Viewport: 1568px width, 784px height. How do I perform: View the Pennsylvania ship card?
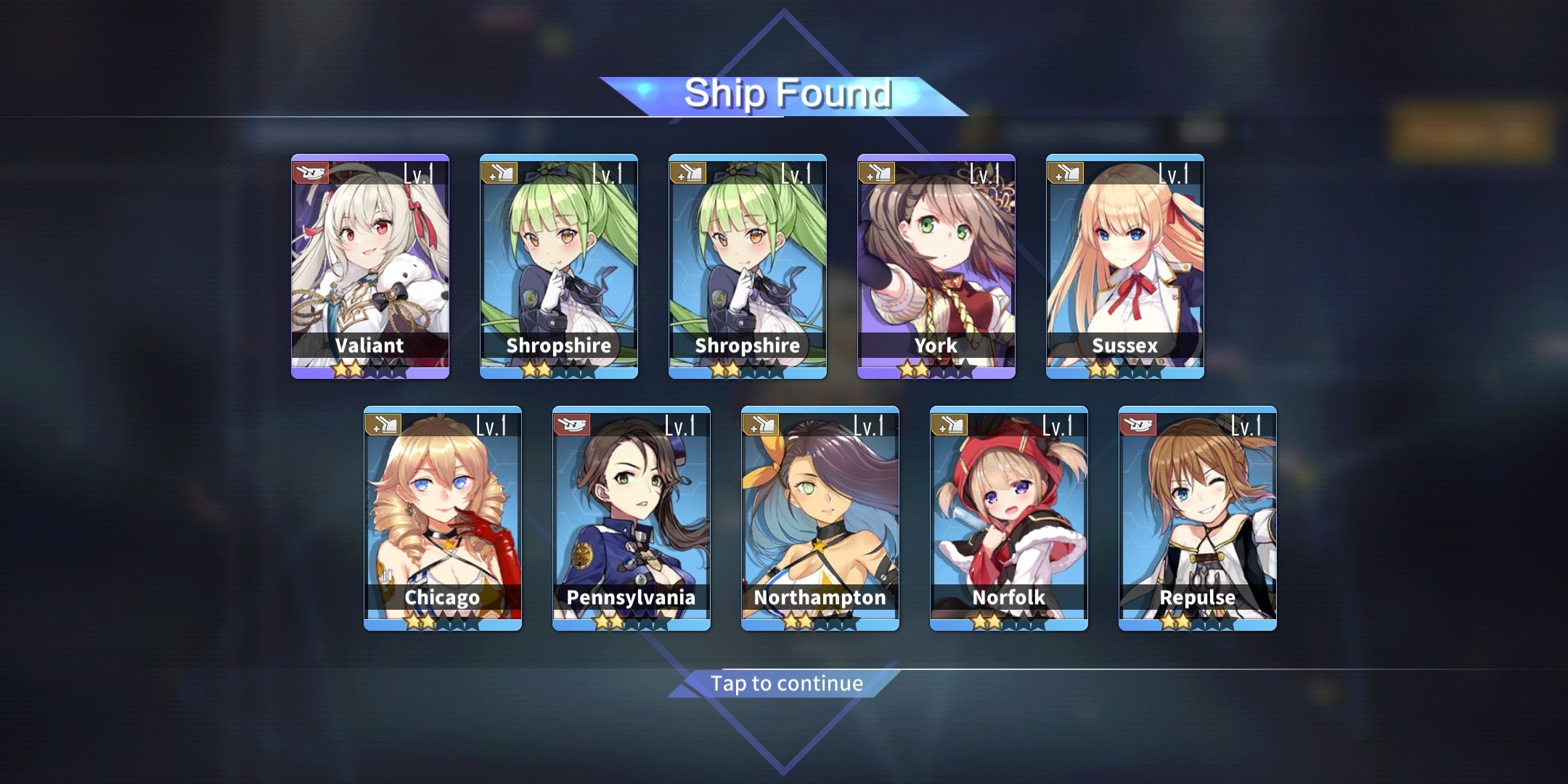point(632,518)
